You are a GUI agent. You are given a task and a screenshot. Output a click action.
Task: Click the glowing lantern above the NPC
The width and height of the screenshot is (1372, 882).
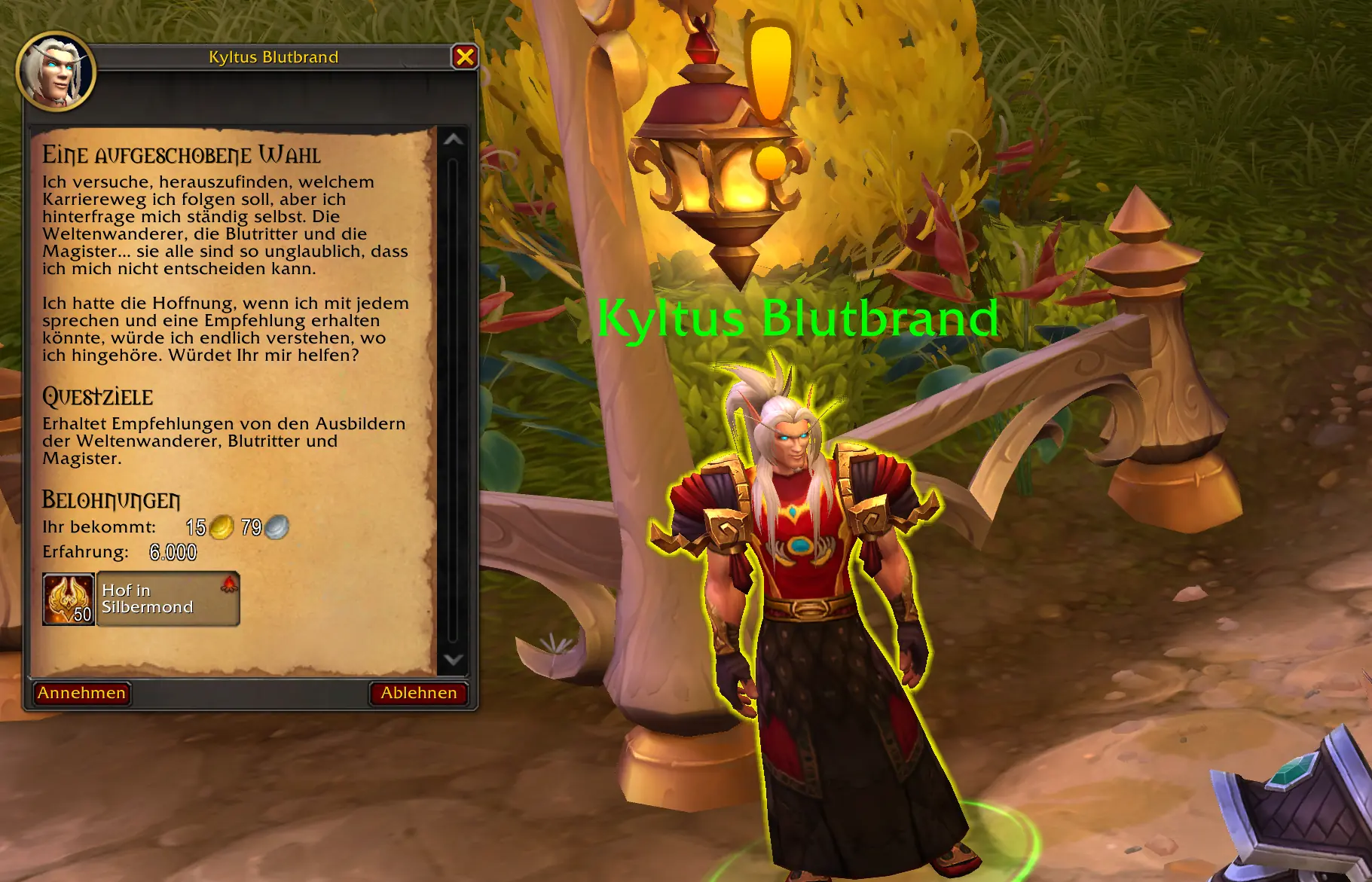[717, 169]
